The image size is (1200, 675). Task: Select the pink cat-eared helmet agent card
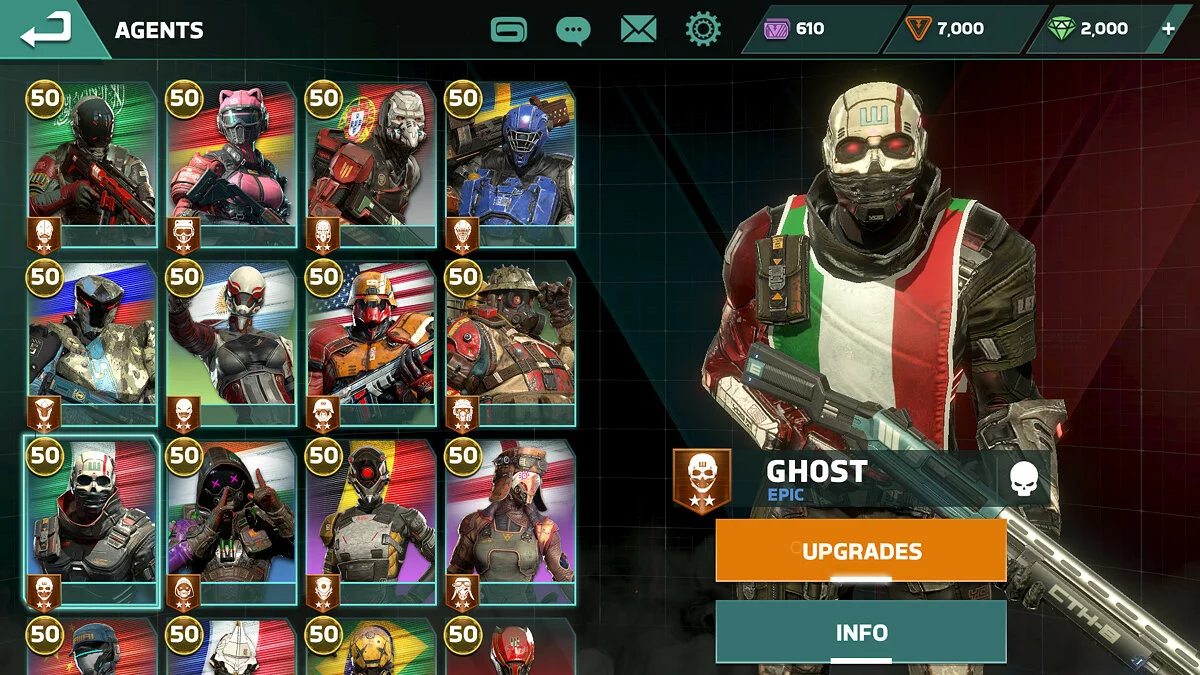pyautogui.click(x=231, y=165)
